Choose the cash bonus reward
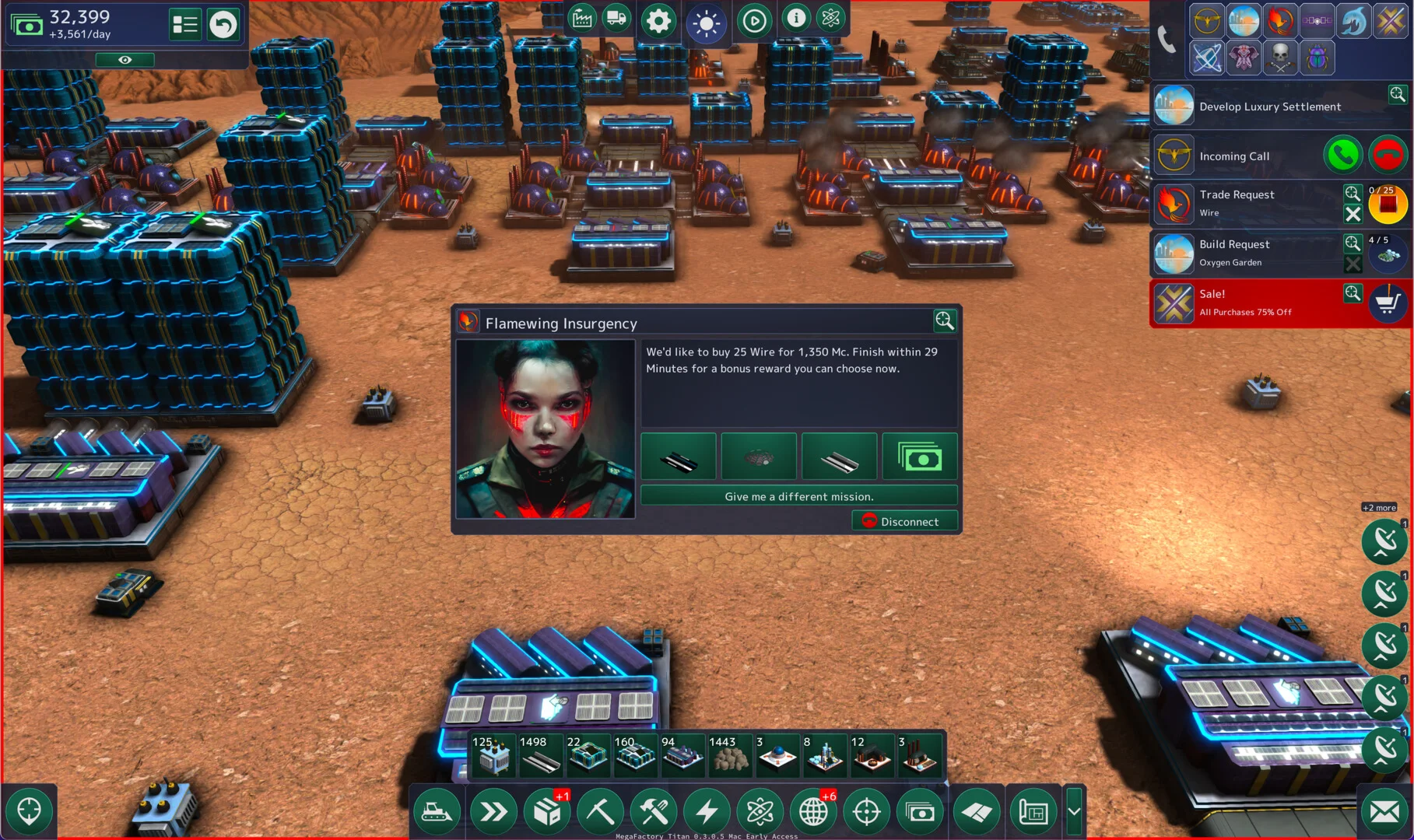The image size is (1414, 840). (x=919, y=457)
